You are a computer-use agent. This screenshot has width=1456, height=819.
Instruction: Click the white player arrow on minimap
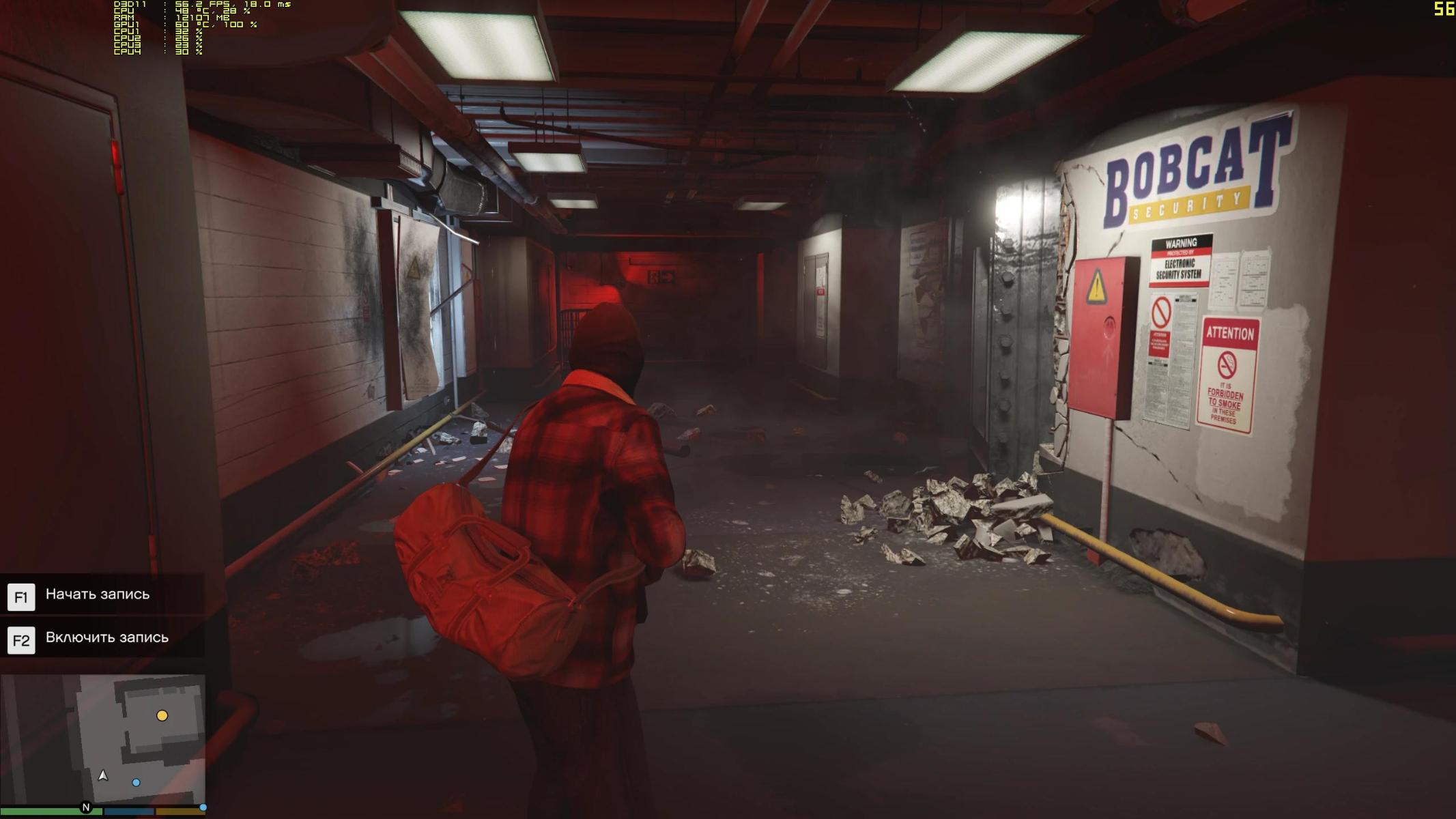[x=103, y=775]
